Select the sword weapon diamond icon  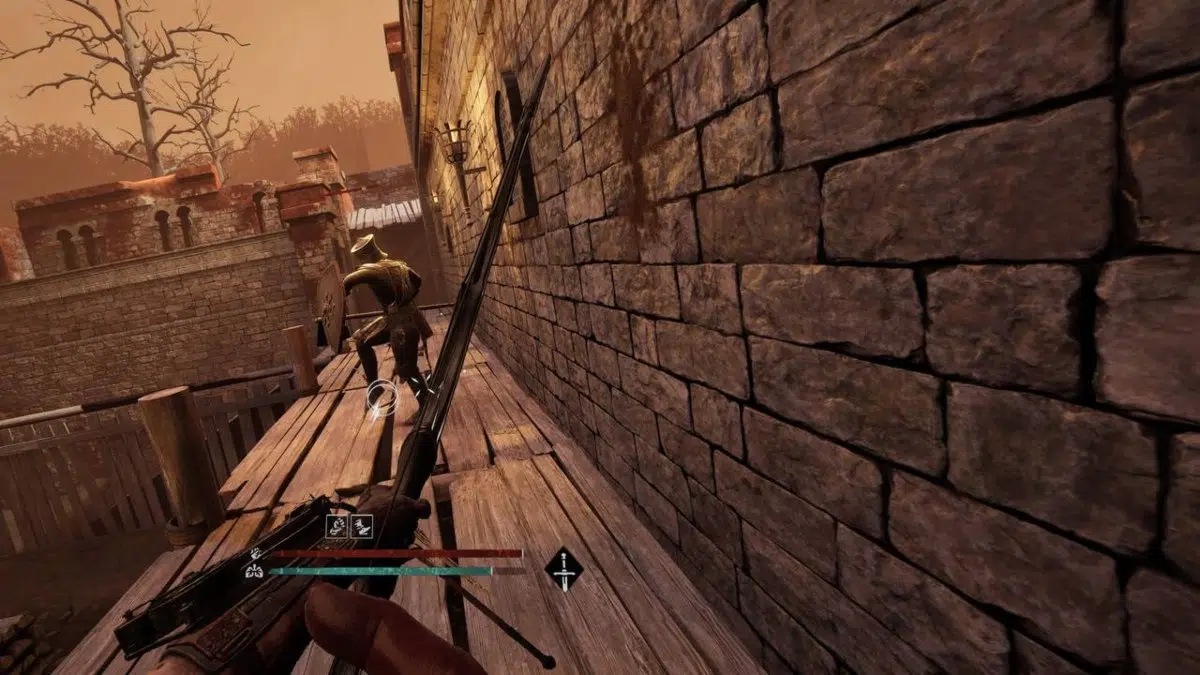[x=564, y=569]
